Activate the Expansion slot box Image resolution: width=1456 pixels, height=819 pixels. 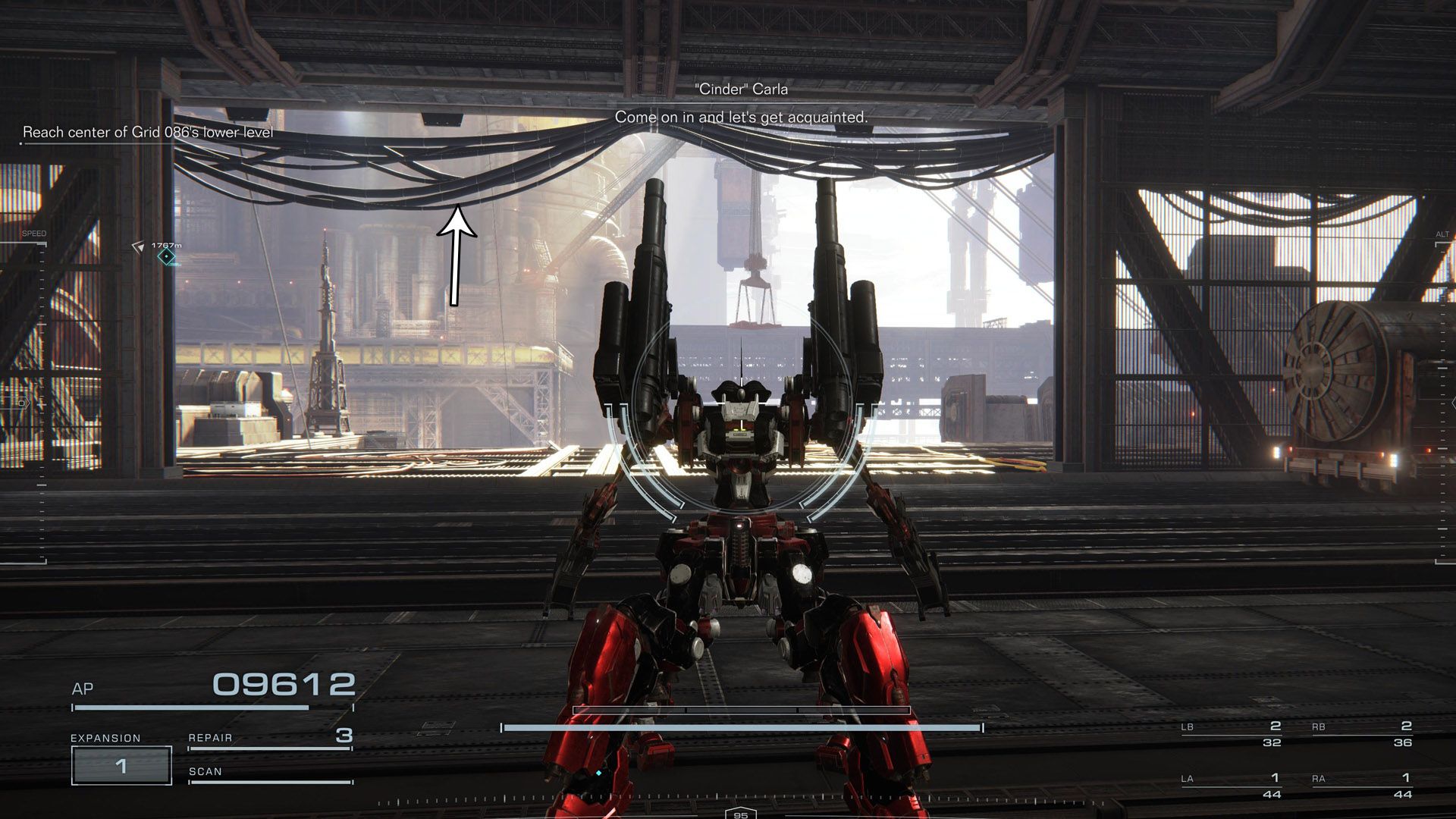click(x=121, y=766)
